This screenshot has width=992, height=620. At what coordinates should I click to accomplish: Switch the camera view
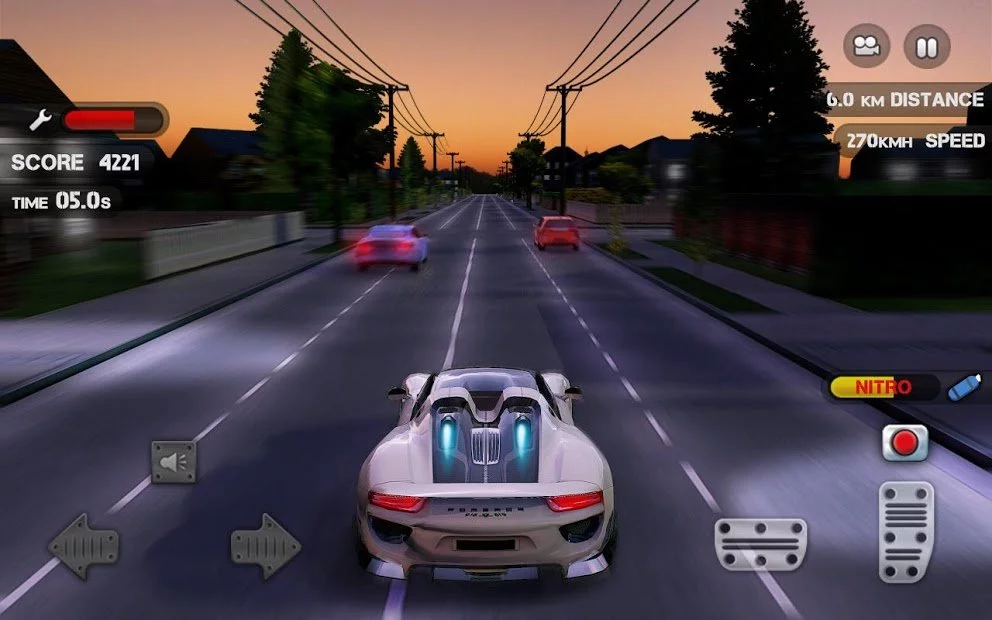click(867, 46)
